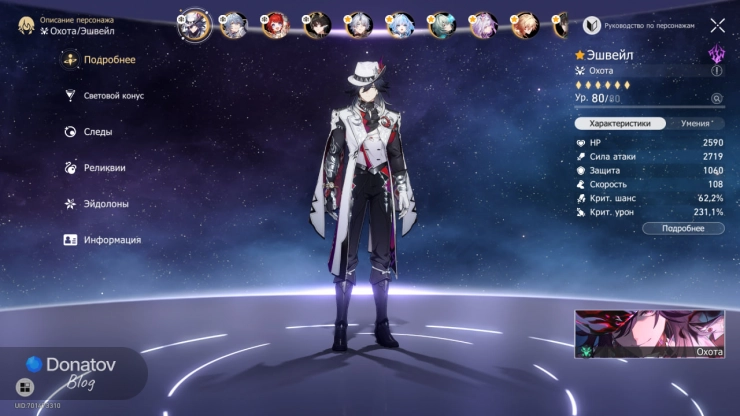This screenshot has height=416, width=740.
Task: Show the Эйдолоны page
Action: click(x=106, y=204)
